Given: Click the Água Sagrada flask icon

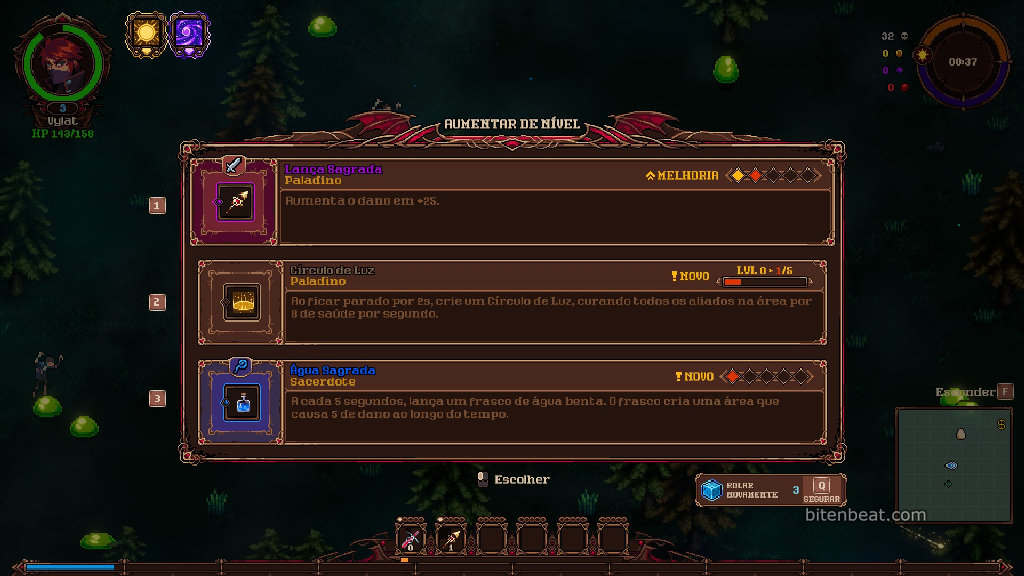Looking at the screenshot, I should pos(239,402).
